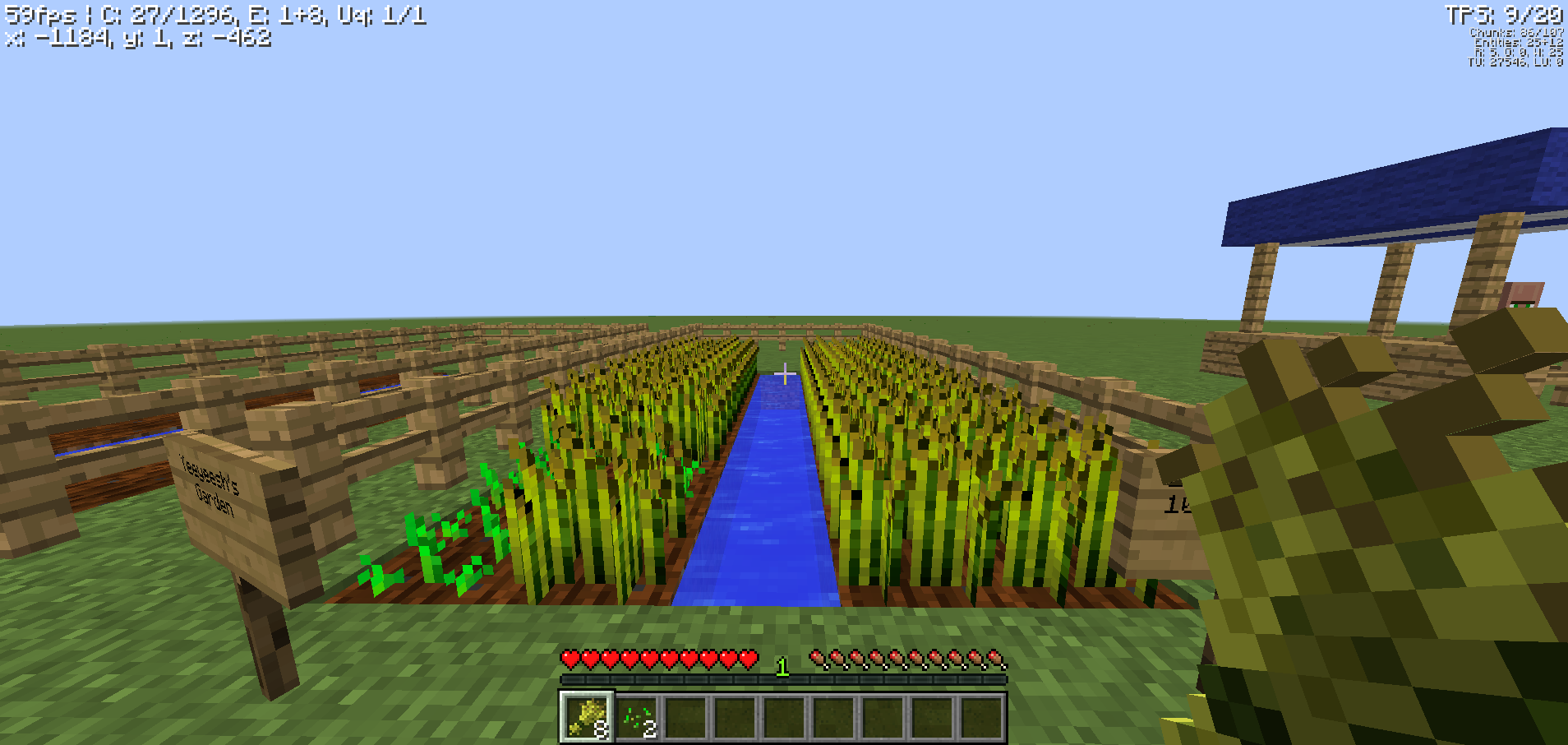Click the first heart in the health bar
The width and height of the screenshot is (1568, 745).
click(x=568, y=659)
